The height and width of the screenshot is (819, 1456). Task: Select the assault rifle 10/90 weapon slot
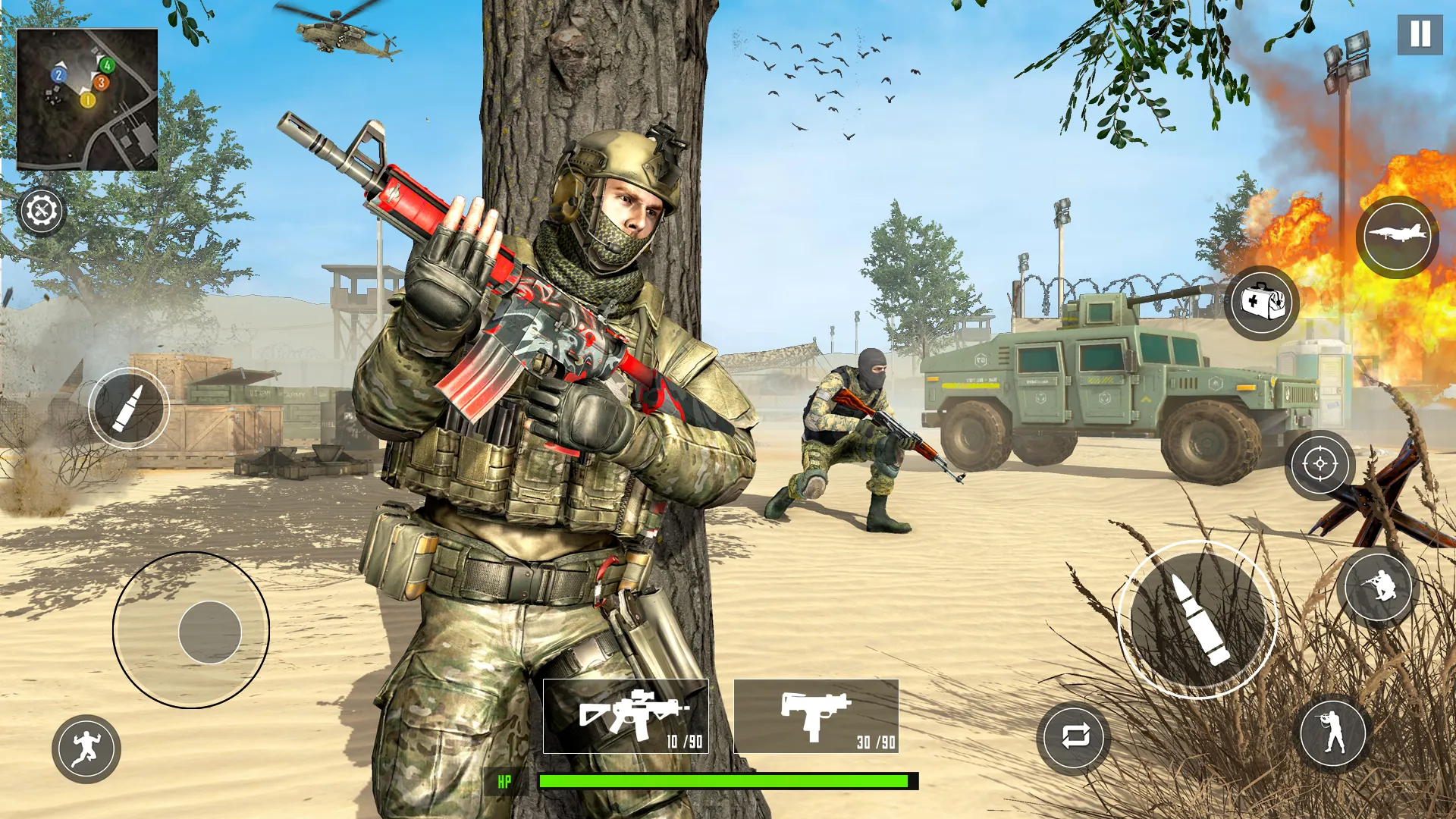(626, 714)
